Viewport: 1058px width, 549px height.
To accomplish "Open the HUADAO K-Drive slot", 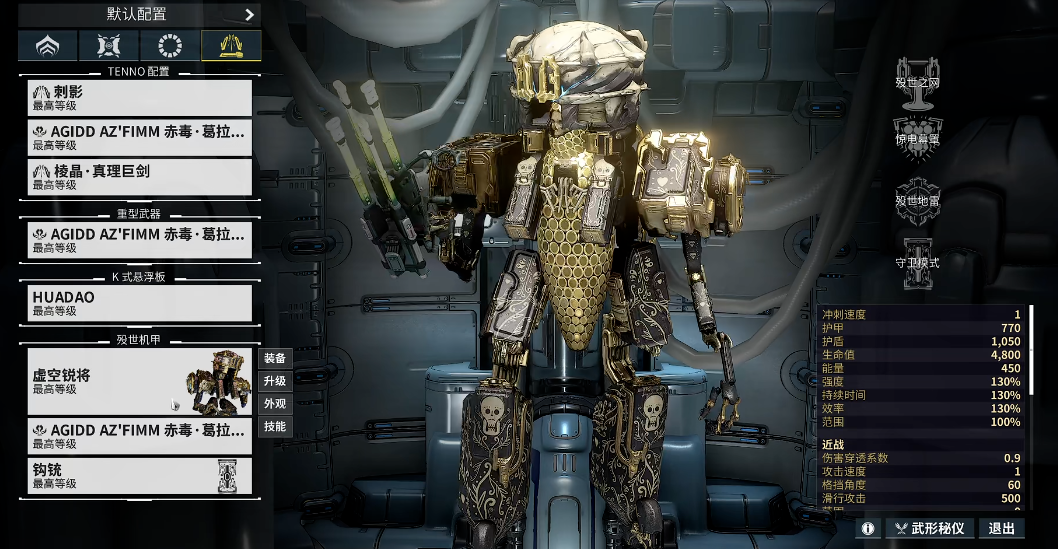I will point(140,303).
